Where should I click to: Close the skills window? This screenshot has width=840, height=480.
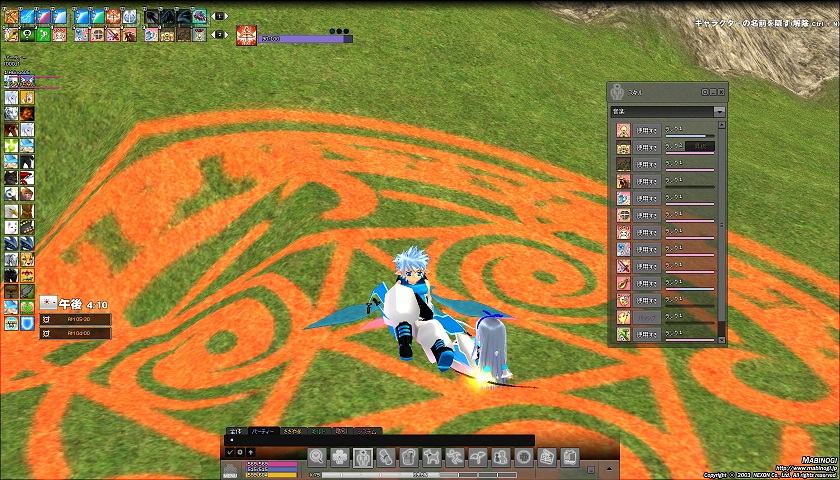(x=721, y=91)
